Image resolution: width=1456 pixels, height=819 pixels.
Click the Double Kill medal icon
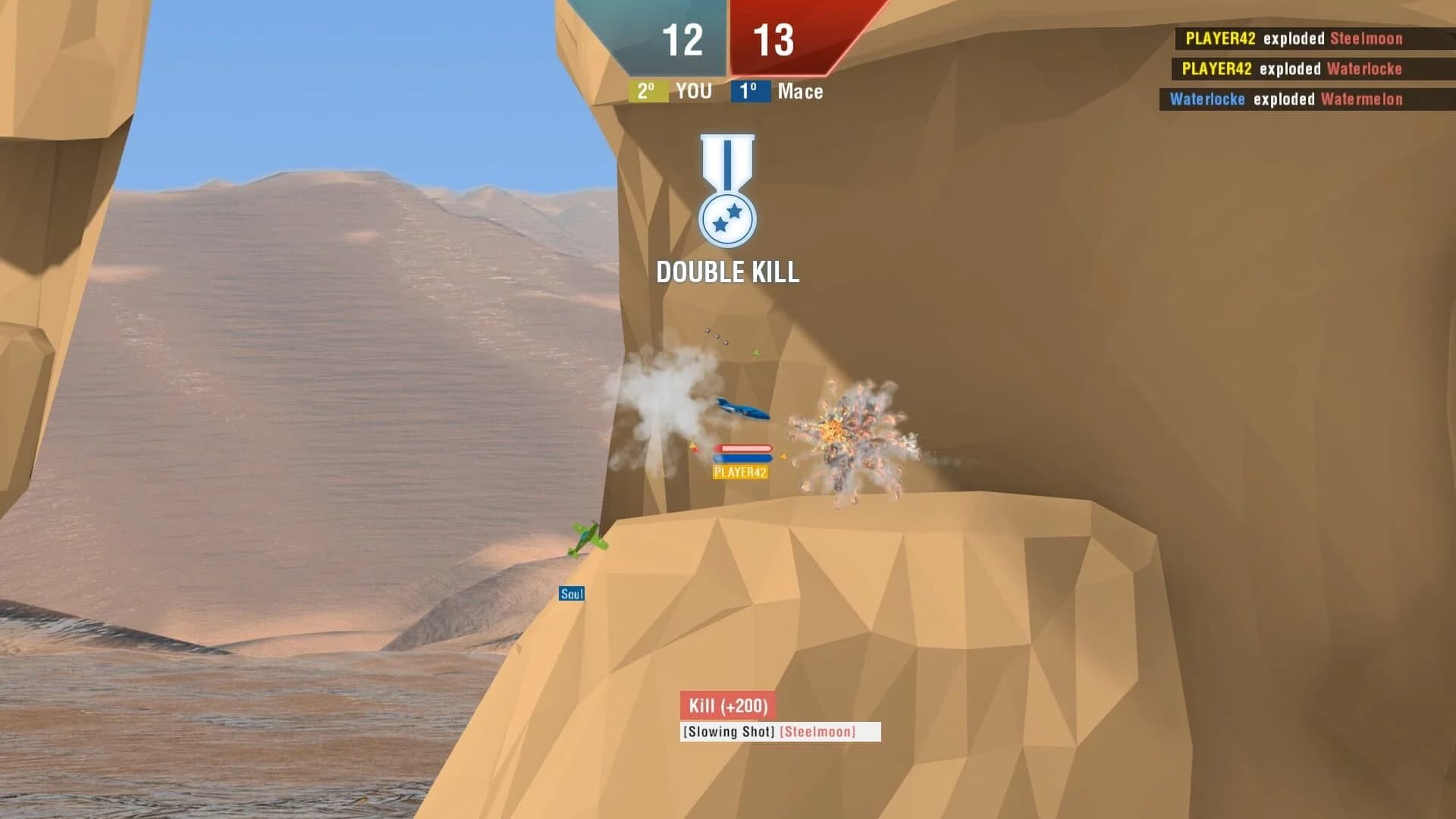(x=727, y=192)
